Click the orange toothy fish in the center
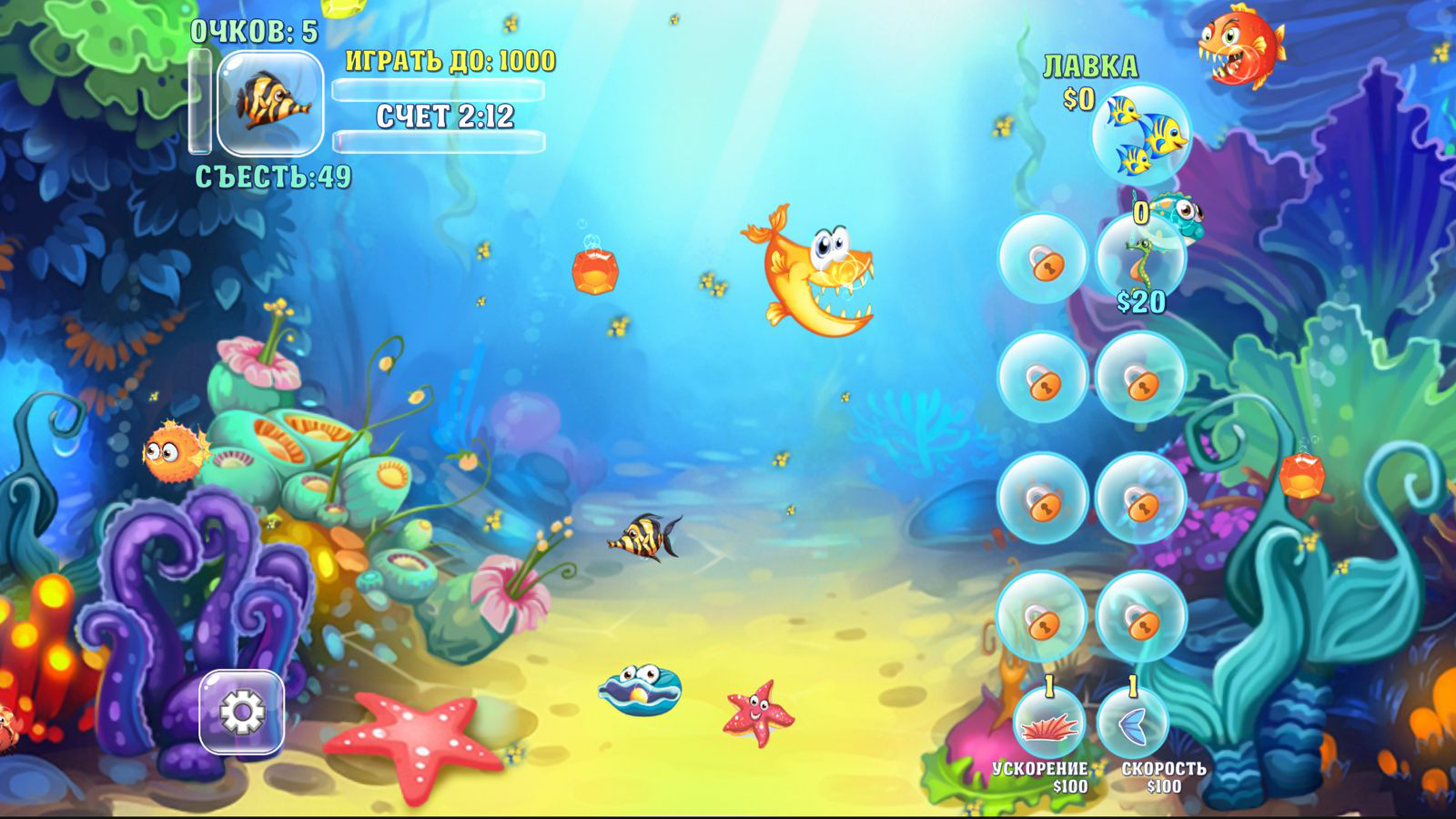This screenshot has width=1456, height=819. (x=810, y=273)
